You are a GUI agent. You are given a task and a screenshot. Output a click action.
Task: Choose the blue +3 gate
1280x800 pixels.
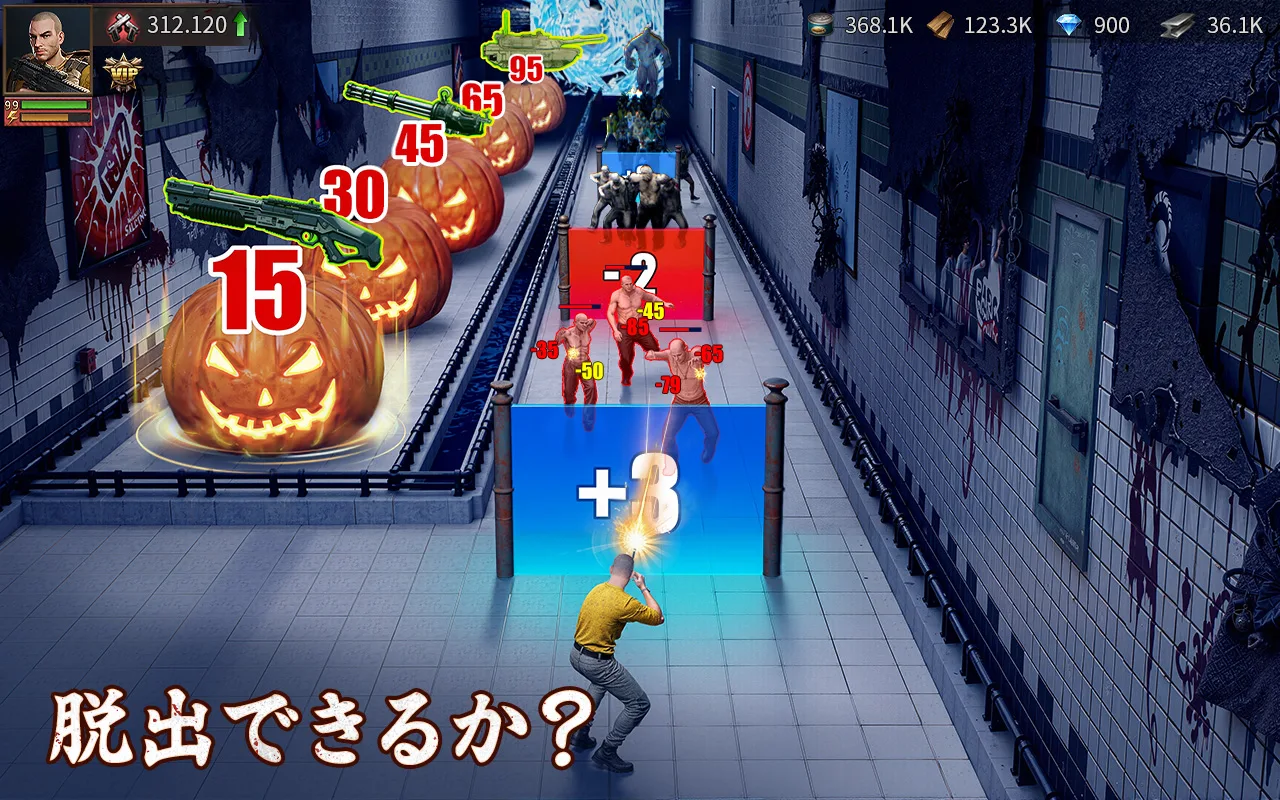pyautogui.click(x=630, y=488)
